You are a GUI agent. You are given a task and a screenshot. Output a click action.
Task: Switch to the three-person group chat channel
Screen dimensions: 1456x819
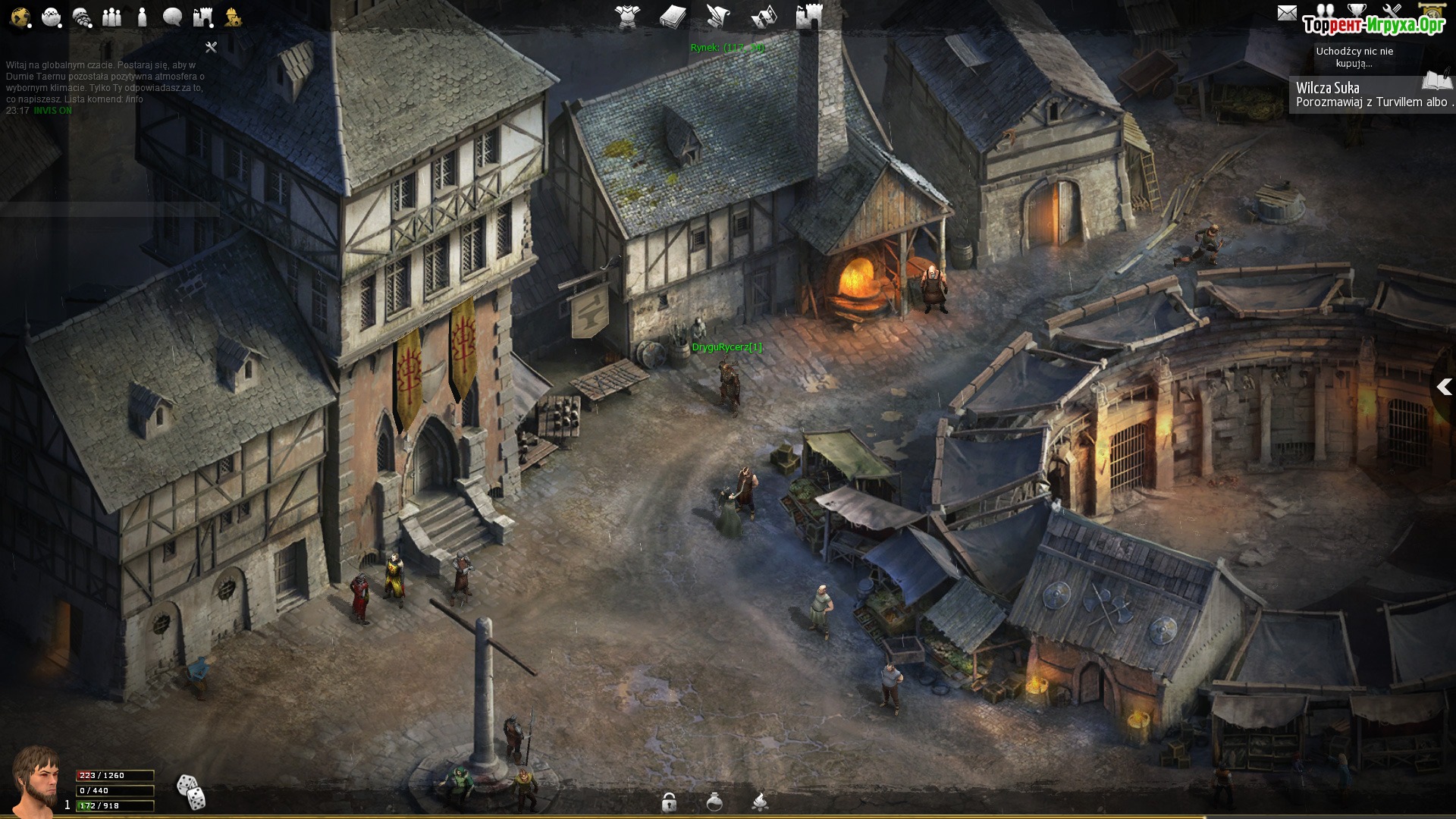pos(112,17)
